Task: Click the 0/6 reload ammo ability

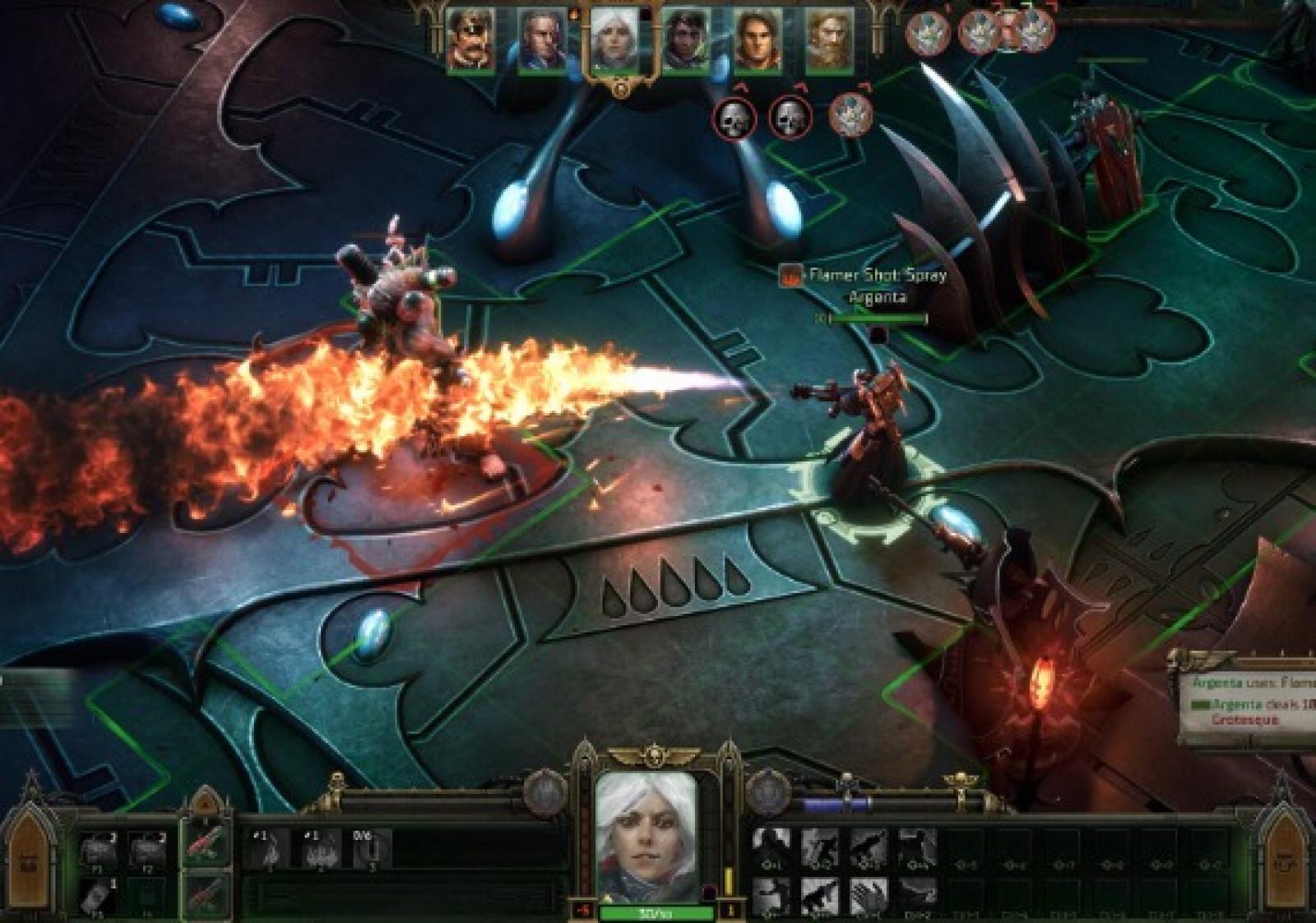Action: 370,849
